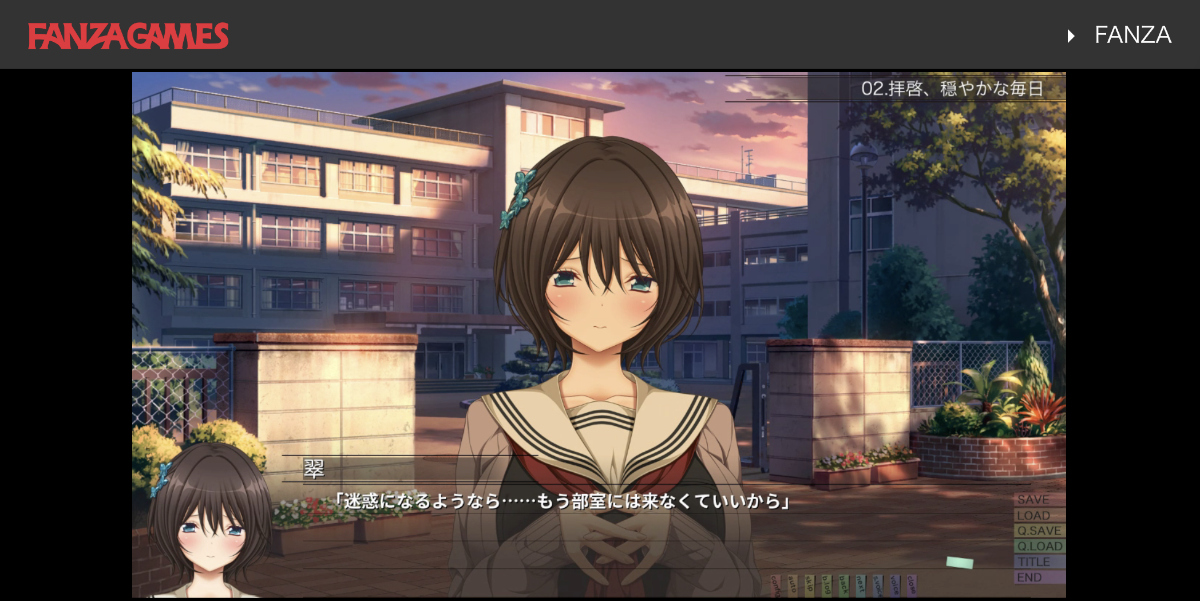Replay the line with voice tab
Screen dimensions: 1200x601
tap(895, 584)
